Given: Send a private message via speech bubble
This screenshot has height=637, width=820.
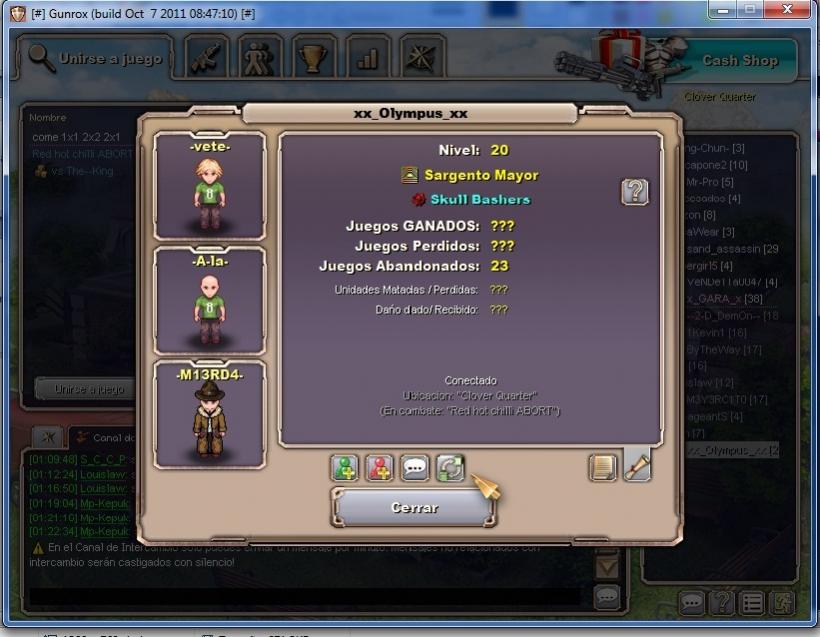Looking at the screenshot, I should point(415,468).
